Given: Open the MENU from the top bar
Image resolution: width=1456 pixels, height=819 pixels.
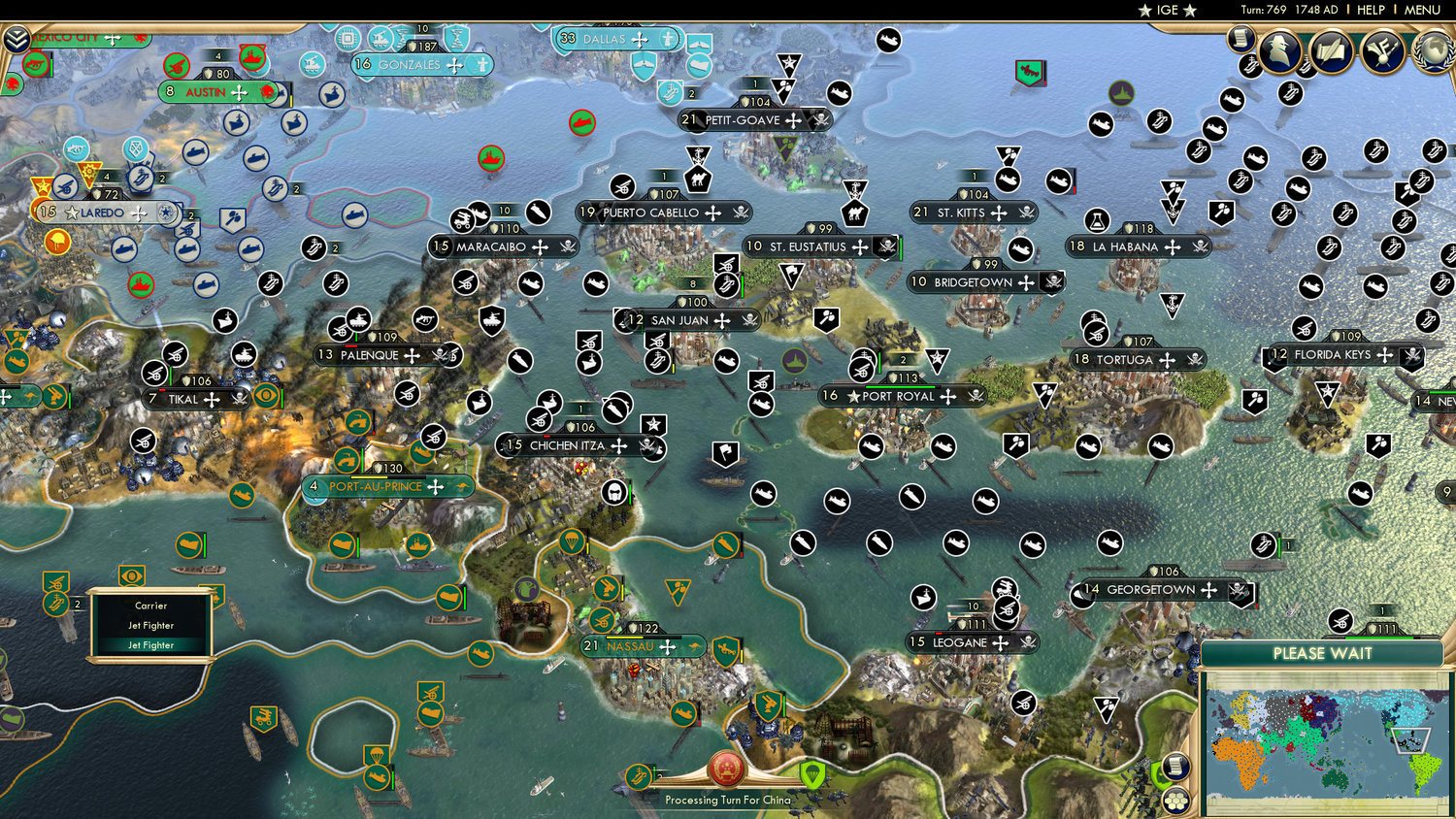Looking at the screenshot, I should (1421, 10).
